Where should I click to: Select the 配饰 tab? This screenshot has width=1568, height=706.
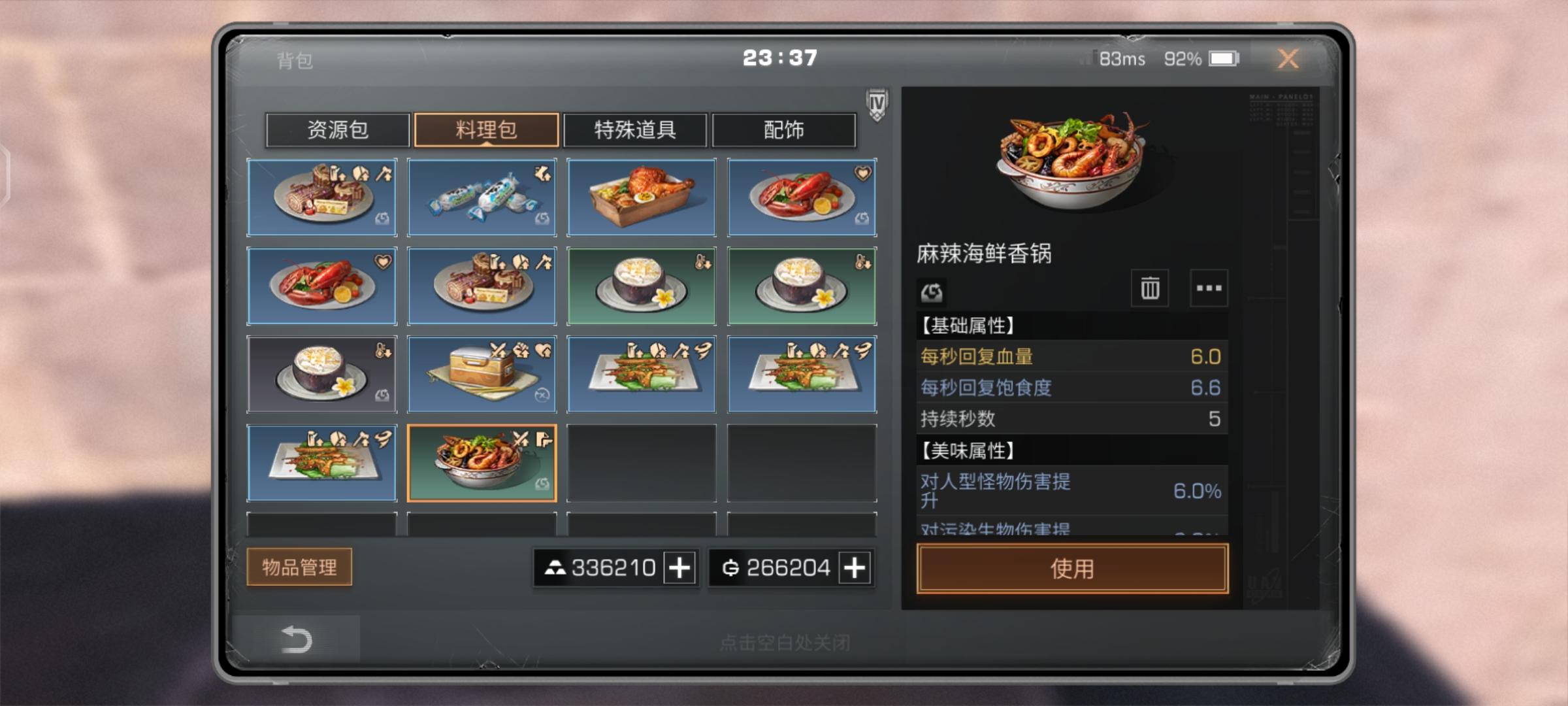coord(784,130)
